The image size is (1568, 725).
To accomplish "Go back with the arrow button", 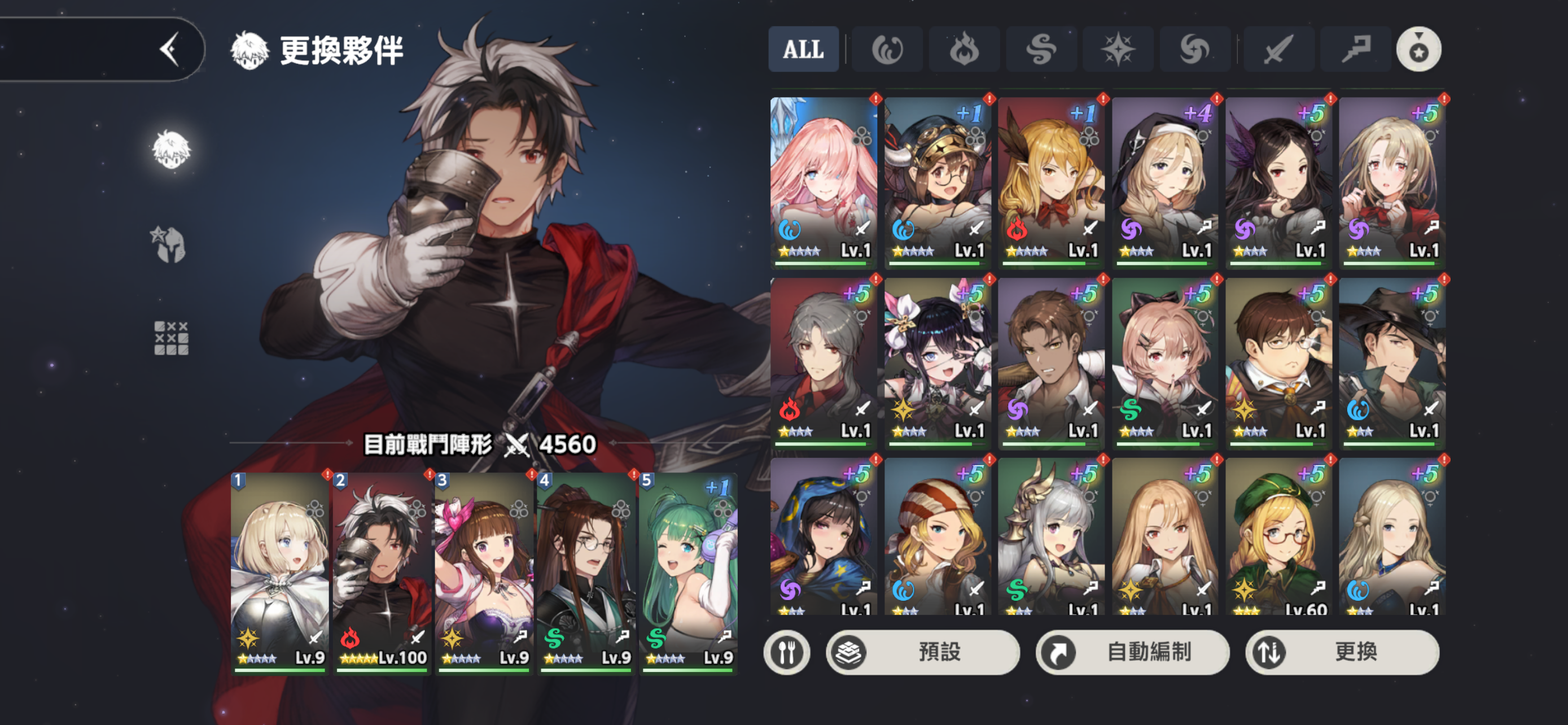I will (169, 49).
